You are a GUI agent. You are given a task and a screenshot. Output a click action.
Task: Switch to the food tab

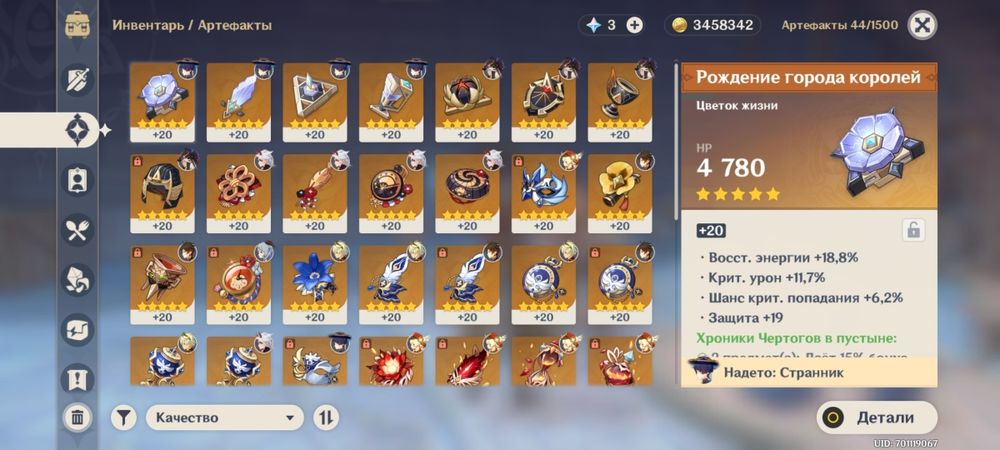(x=78, y=231)
